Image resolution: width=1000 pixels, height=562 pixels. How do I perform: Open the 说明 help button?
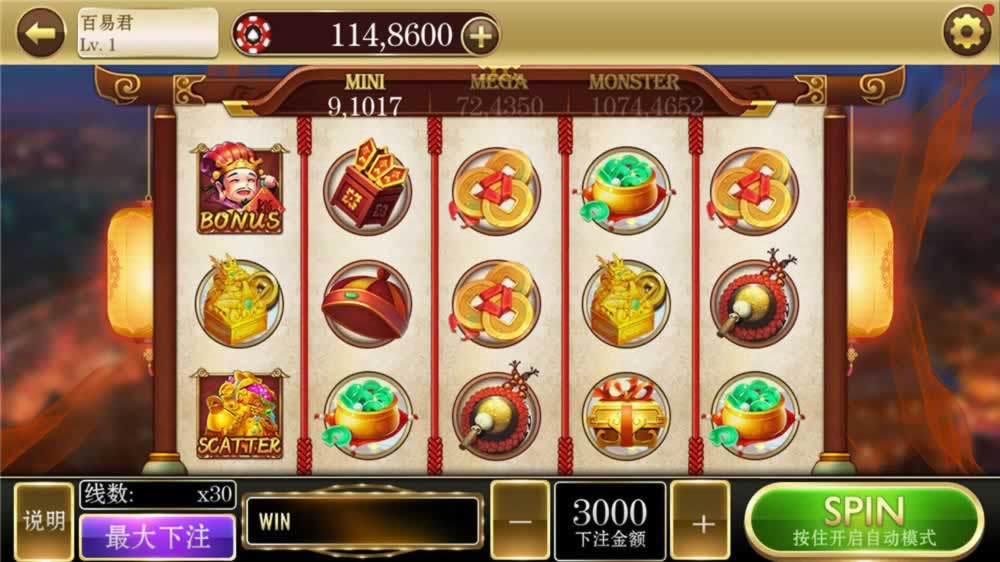coord(45,521)
